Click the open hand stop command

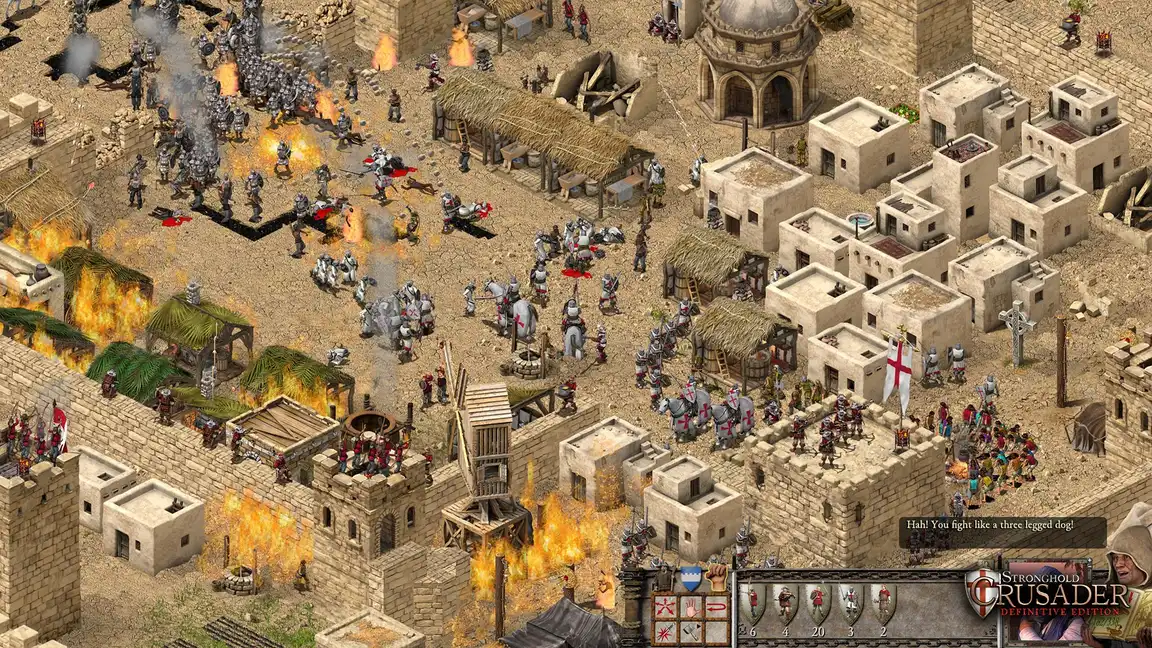tap(690, 606)
